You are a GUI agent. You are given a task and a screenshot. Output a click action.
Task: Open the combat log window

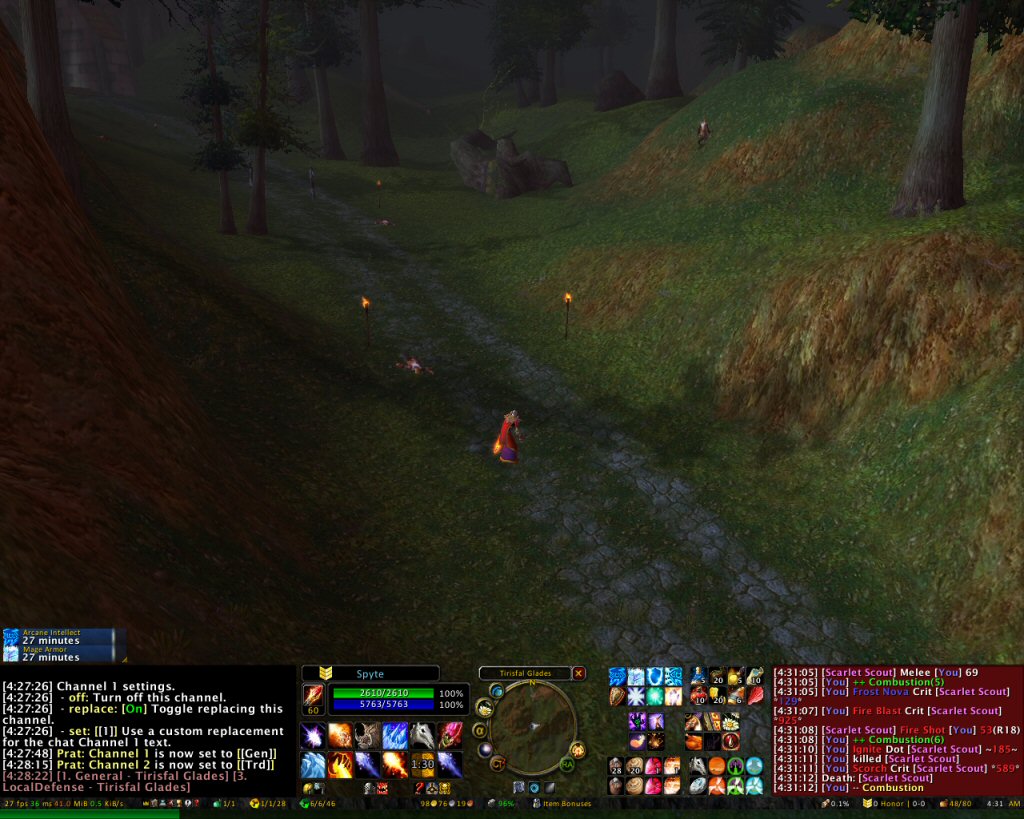[897, 730]
